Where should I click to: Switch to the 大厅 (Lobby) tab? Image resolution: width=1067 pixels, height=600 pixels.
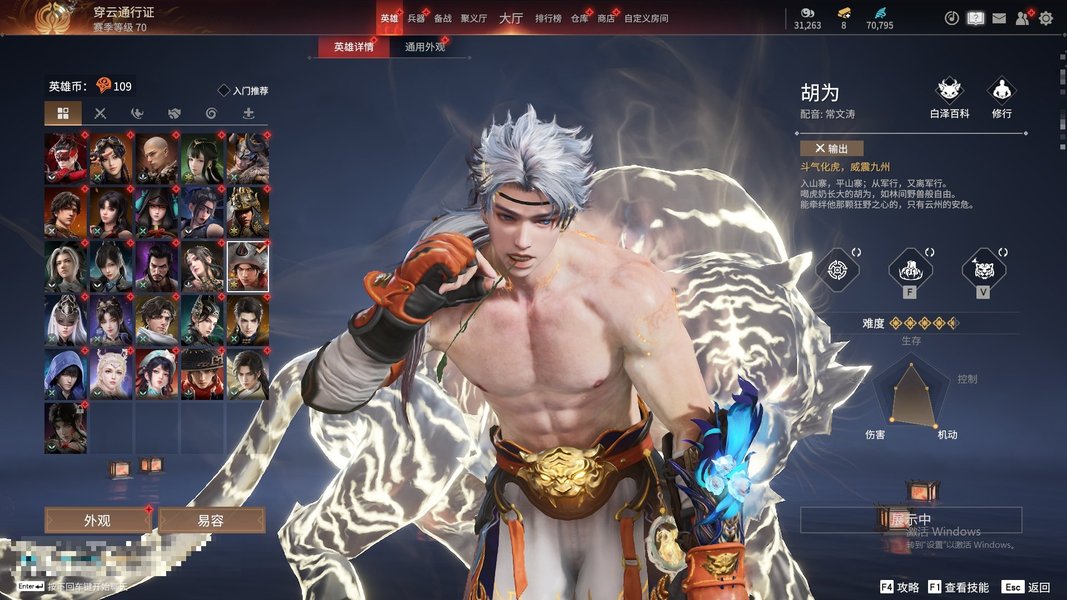[x=511, y=18]
